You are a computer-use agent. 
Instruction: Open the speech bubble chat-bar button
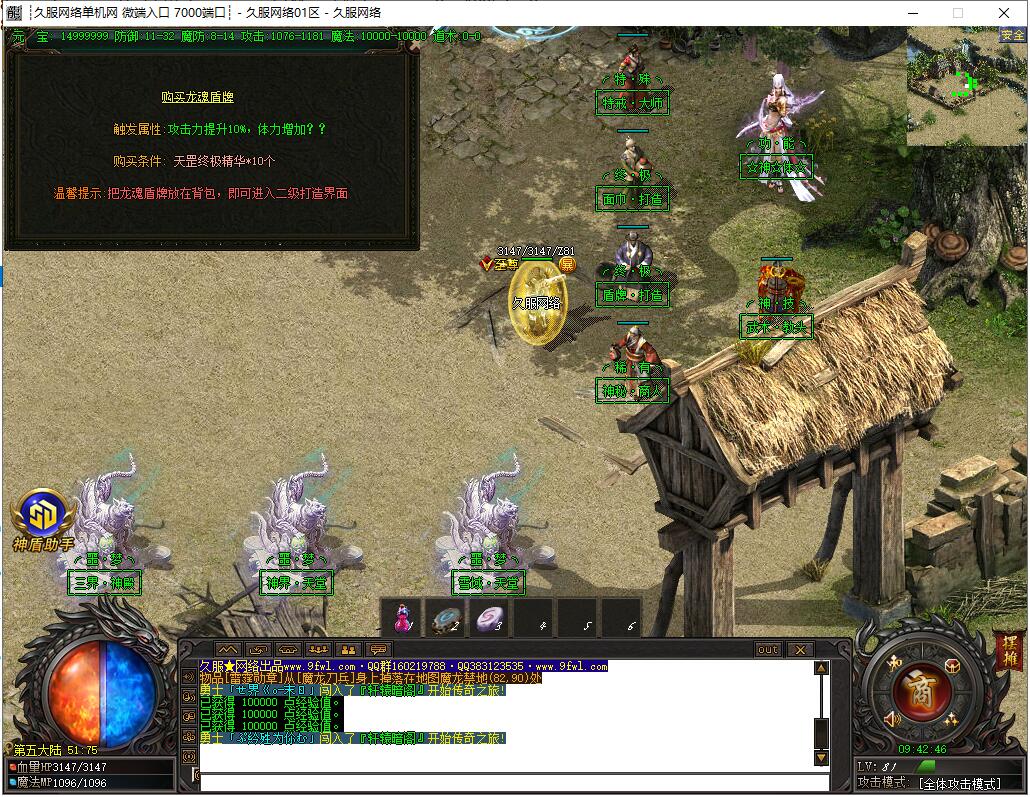click(x=378, y=649)
